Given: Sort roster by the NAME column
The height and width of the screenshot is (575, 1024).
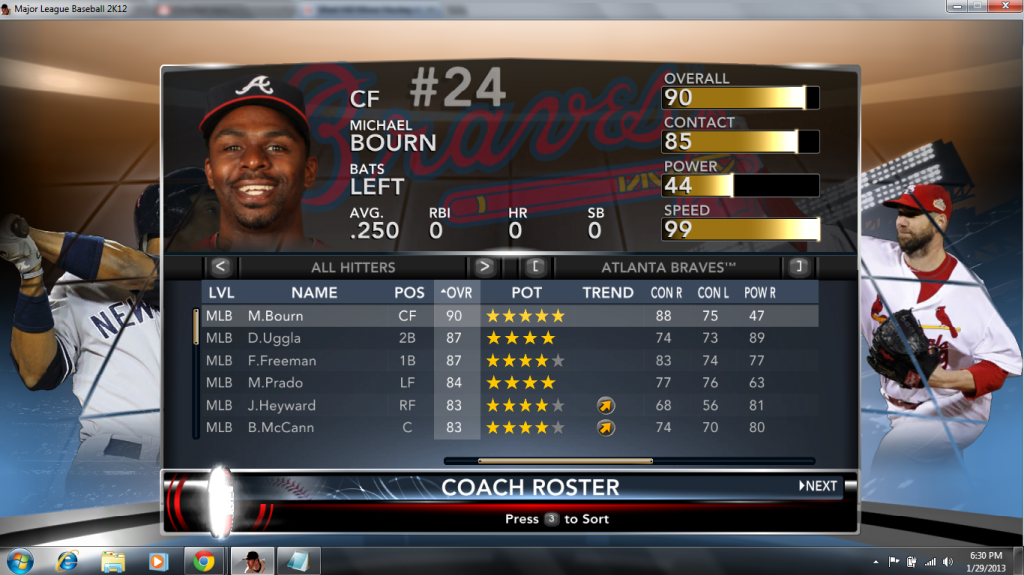Looking at the screenshot, I should tap(314, 293).
